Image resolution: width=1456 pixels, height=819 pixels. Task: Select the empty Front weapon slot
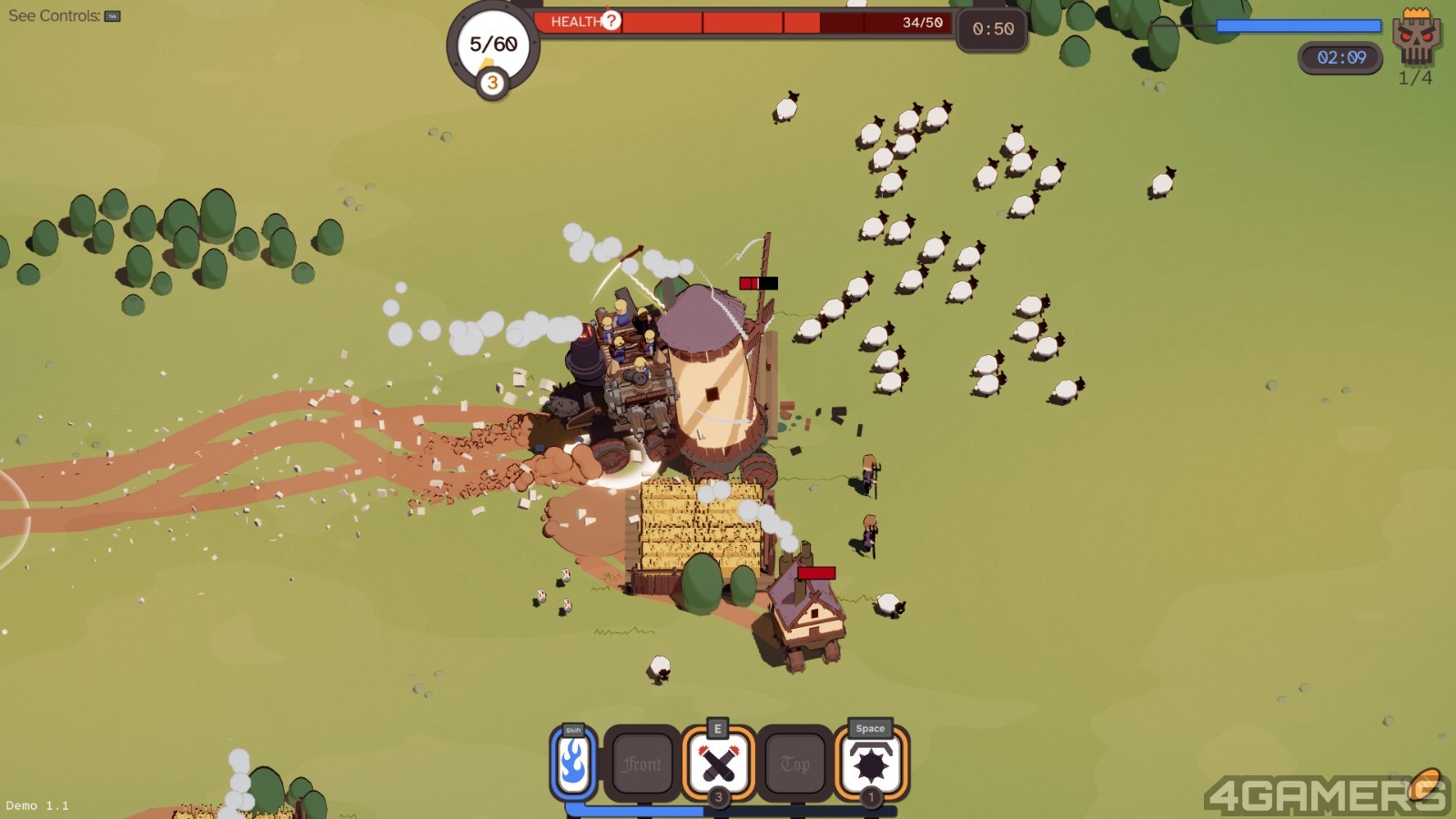click(642, 764)
